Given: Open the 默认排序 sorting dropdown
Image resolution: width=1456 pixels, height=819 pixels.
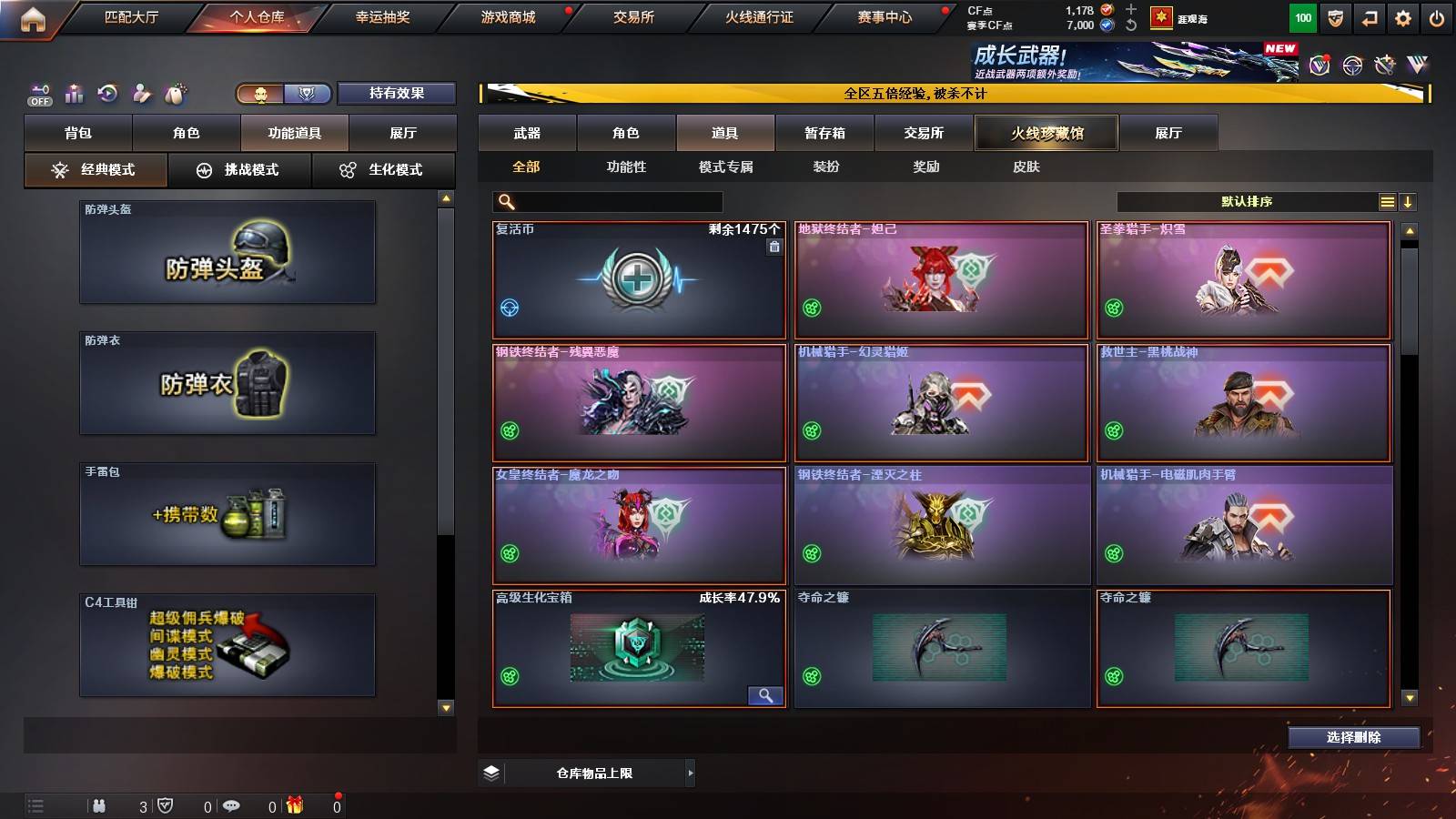Looking at the screenshot, I should 1247,201.
